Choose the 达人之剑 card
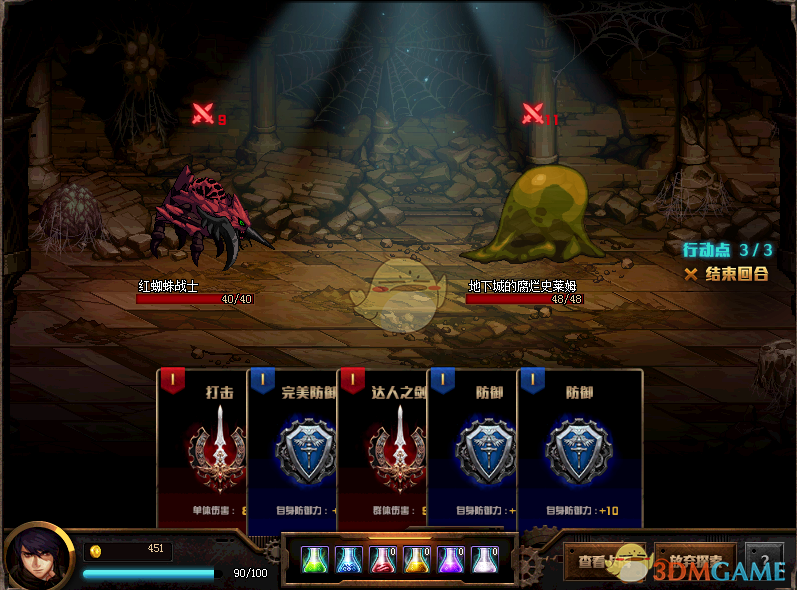This screenshot has height=590, width=797. coord(382,450)
